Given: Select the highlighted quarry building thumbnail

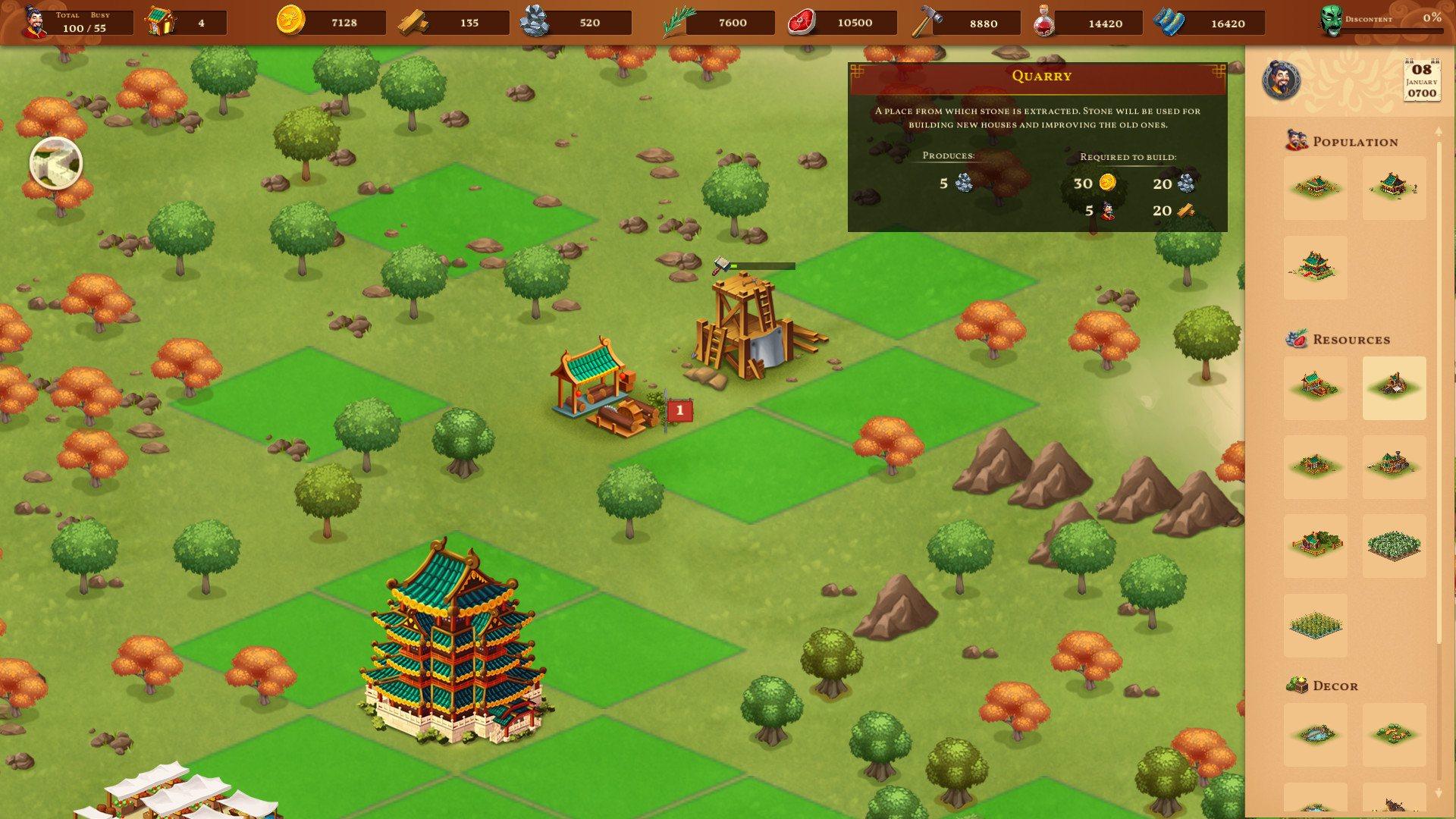Looking at the screenshot, I should tap(1393, 389).
